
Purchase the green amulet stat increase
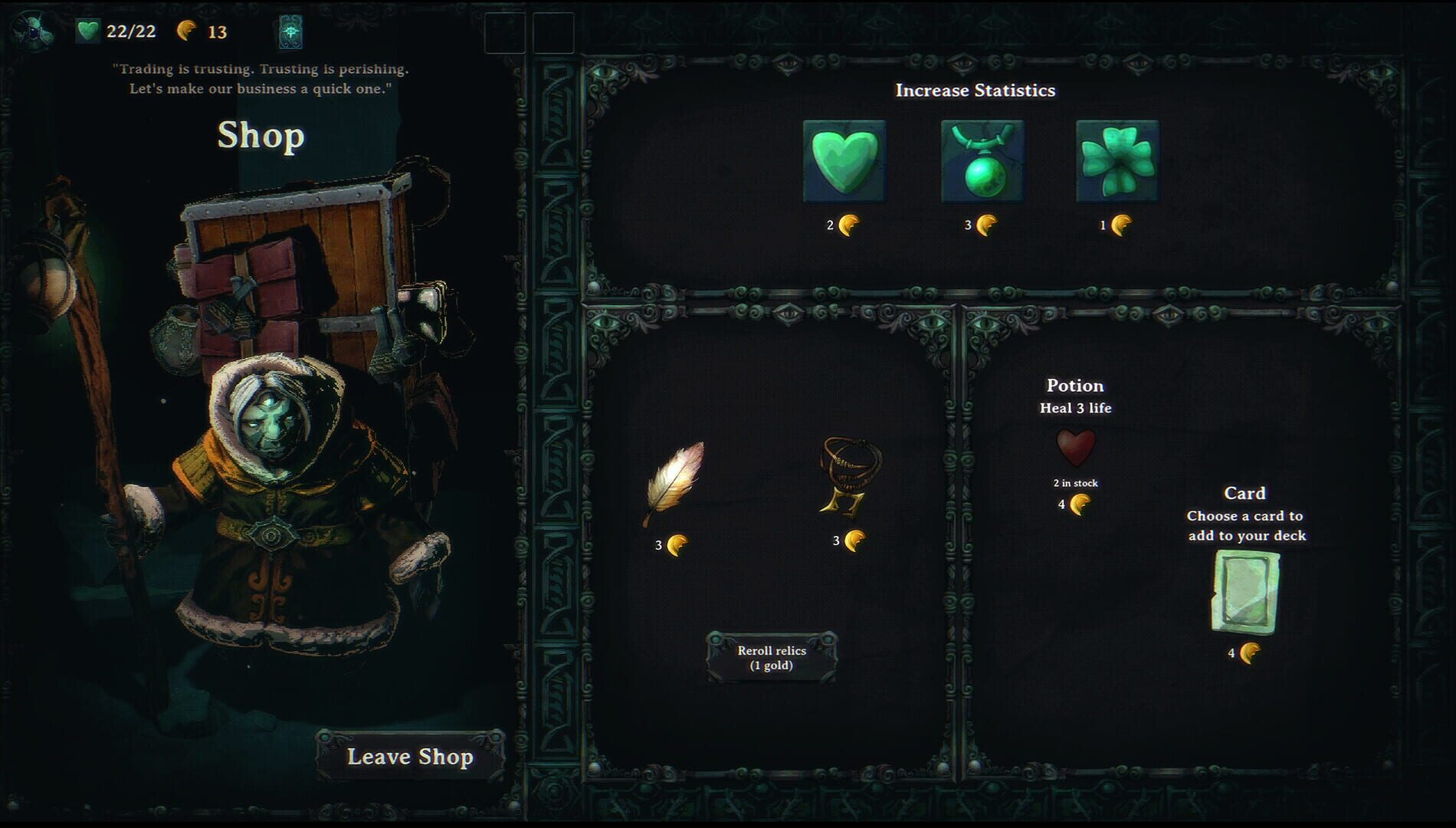[x=983, y=161]
